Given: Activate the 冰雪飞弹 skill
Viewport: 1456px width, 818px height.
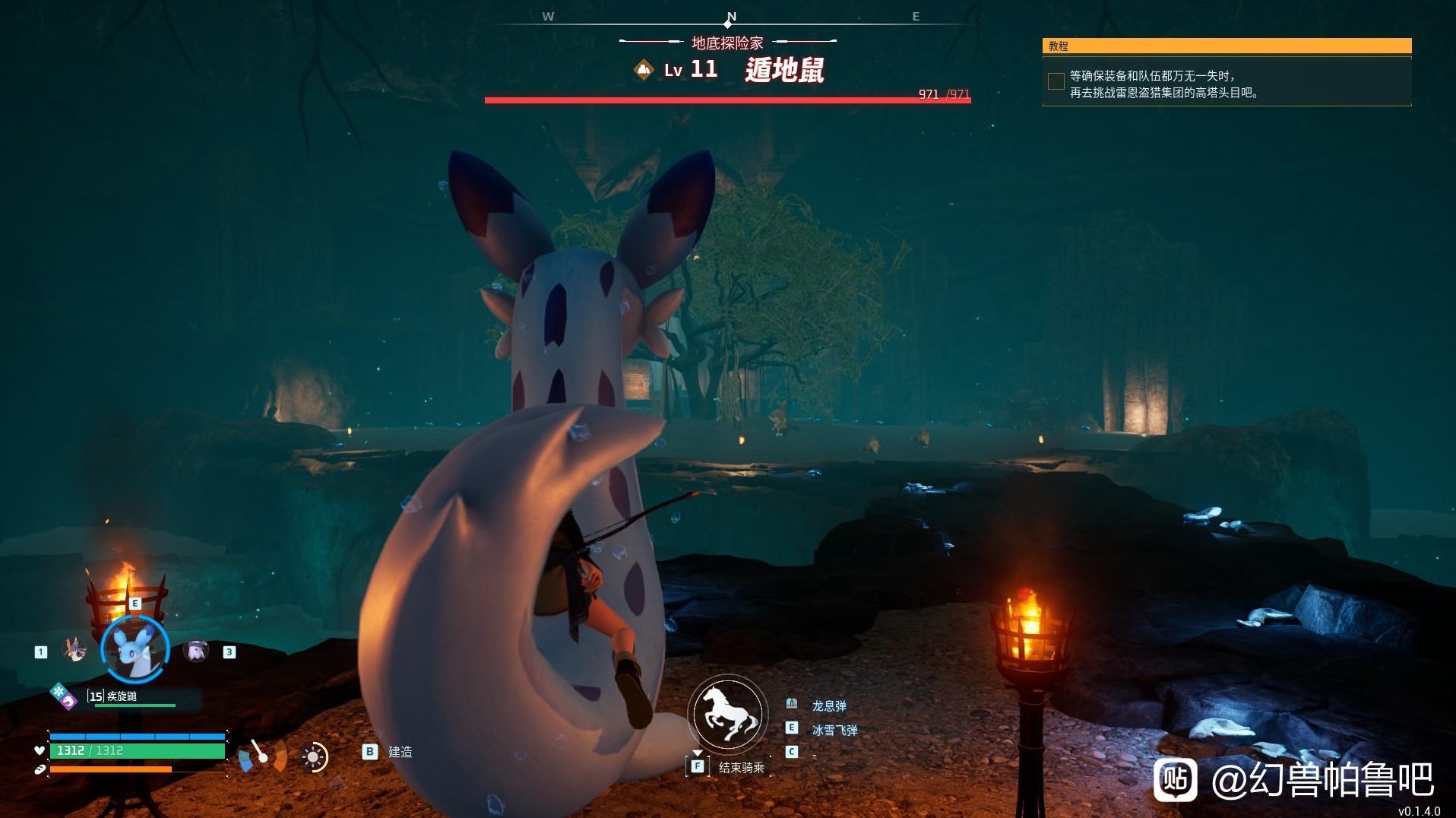Looking at the screenshot, I should click(x=834, y=731).
